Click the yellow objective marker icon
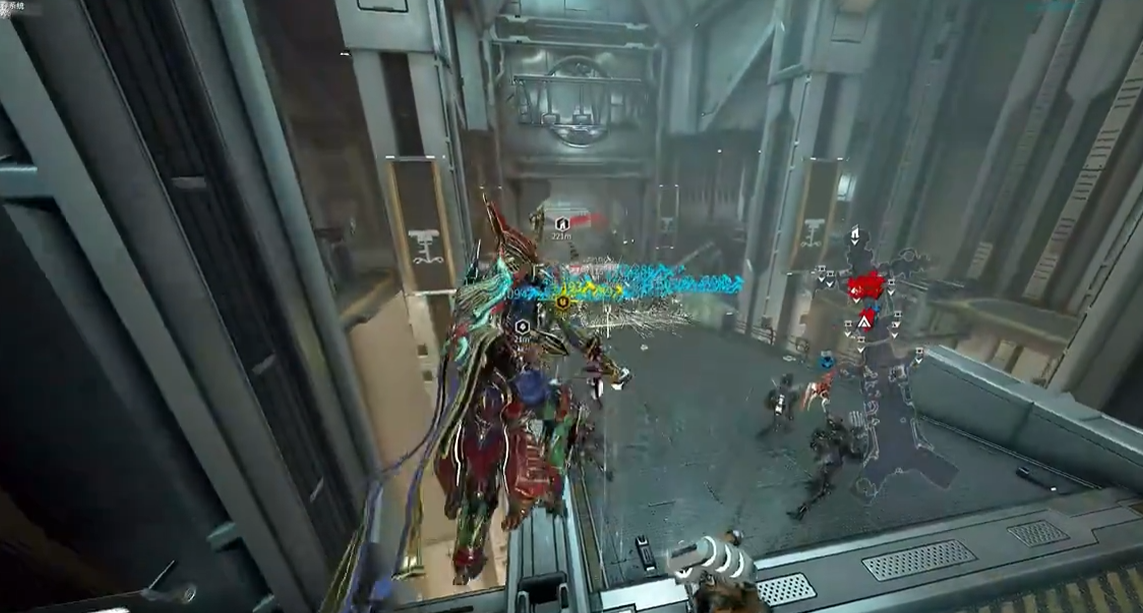The height and width of the screenshot is (613, 1143). 563,300
